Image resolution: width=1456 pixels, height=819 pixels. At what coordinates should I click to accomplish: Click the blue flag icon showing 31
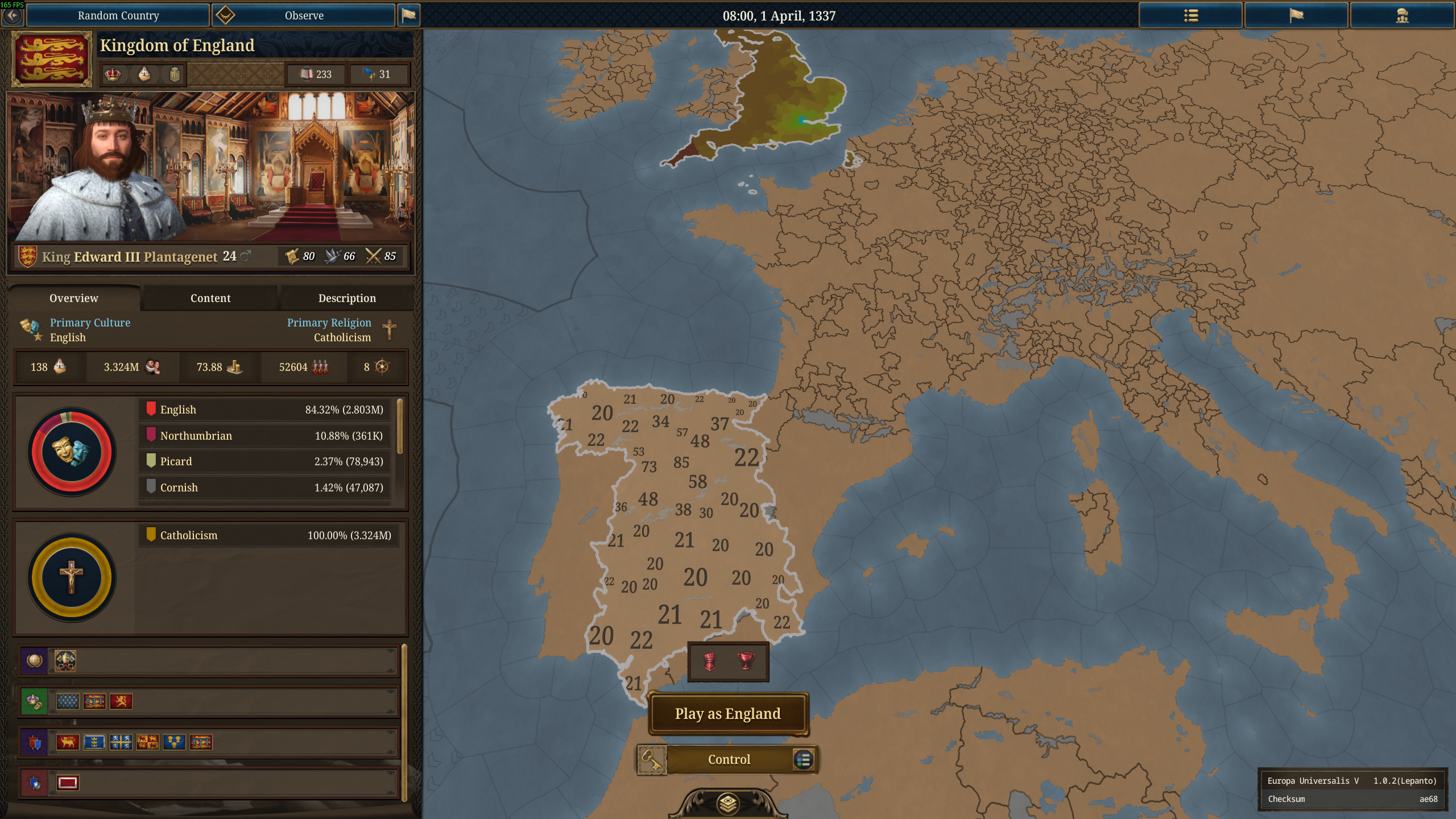coord(370,74)
